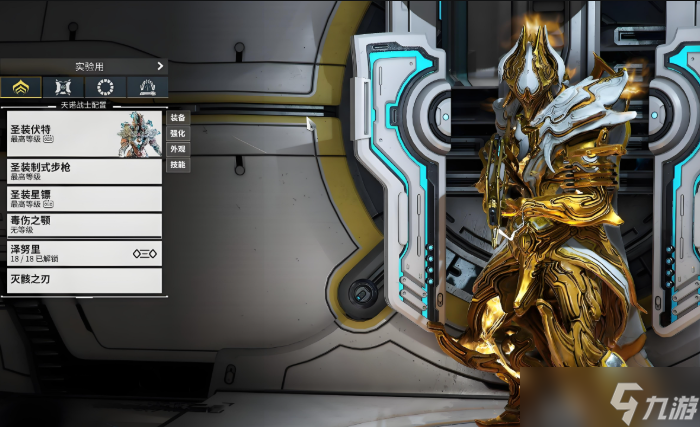Open the 强化 upgrade option
This screenshot has width=700, height=427.
[177, 132]
